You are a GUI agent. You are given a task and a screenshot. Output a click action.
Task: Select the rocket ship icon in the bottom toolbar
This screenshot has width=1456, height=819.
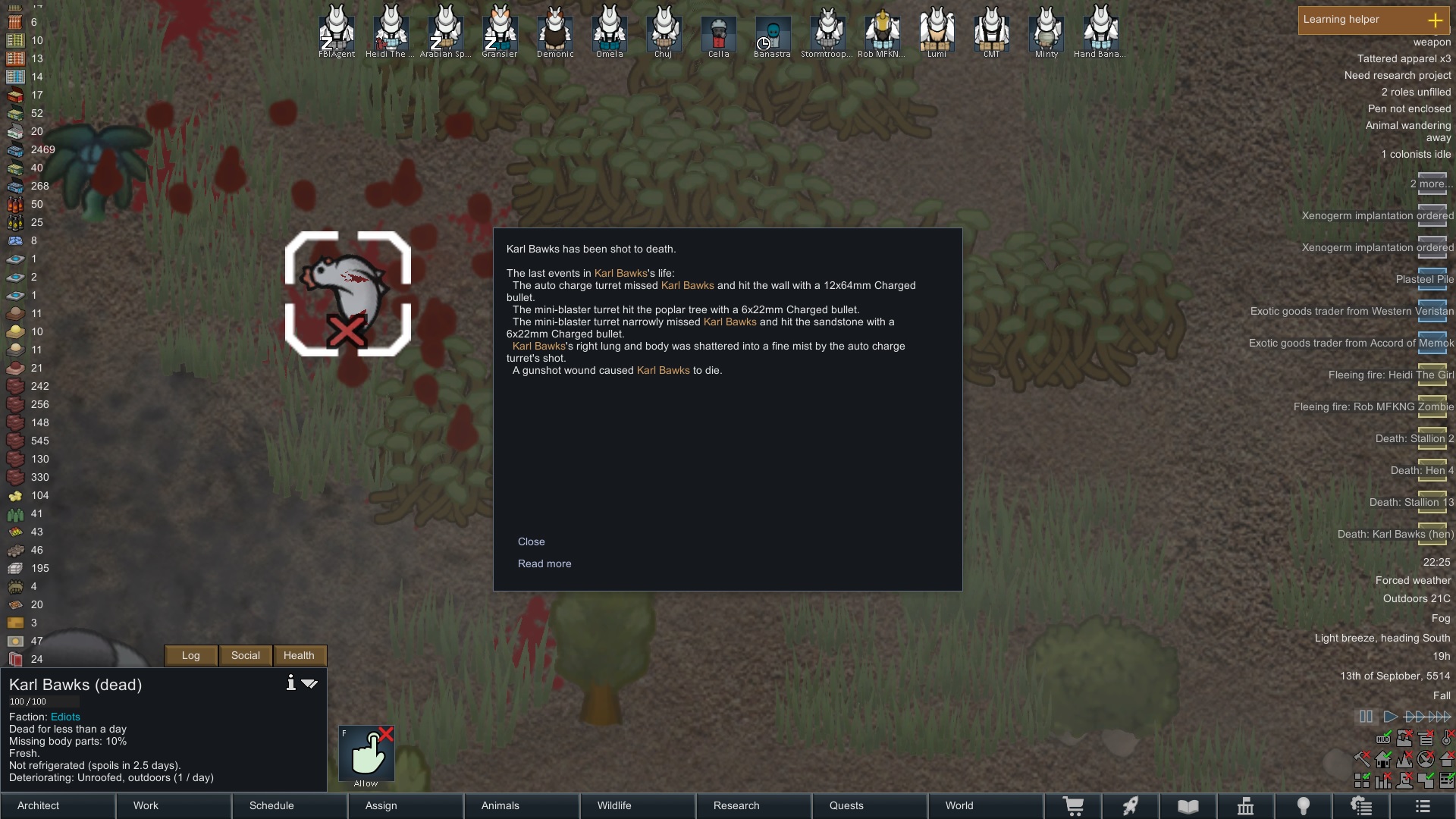pyautogui.click(x=1131, y=806)
